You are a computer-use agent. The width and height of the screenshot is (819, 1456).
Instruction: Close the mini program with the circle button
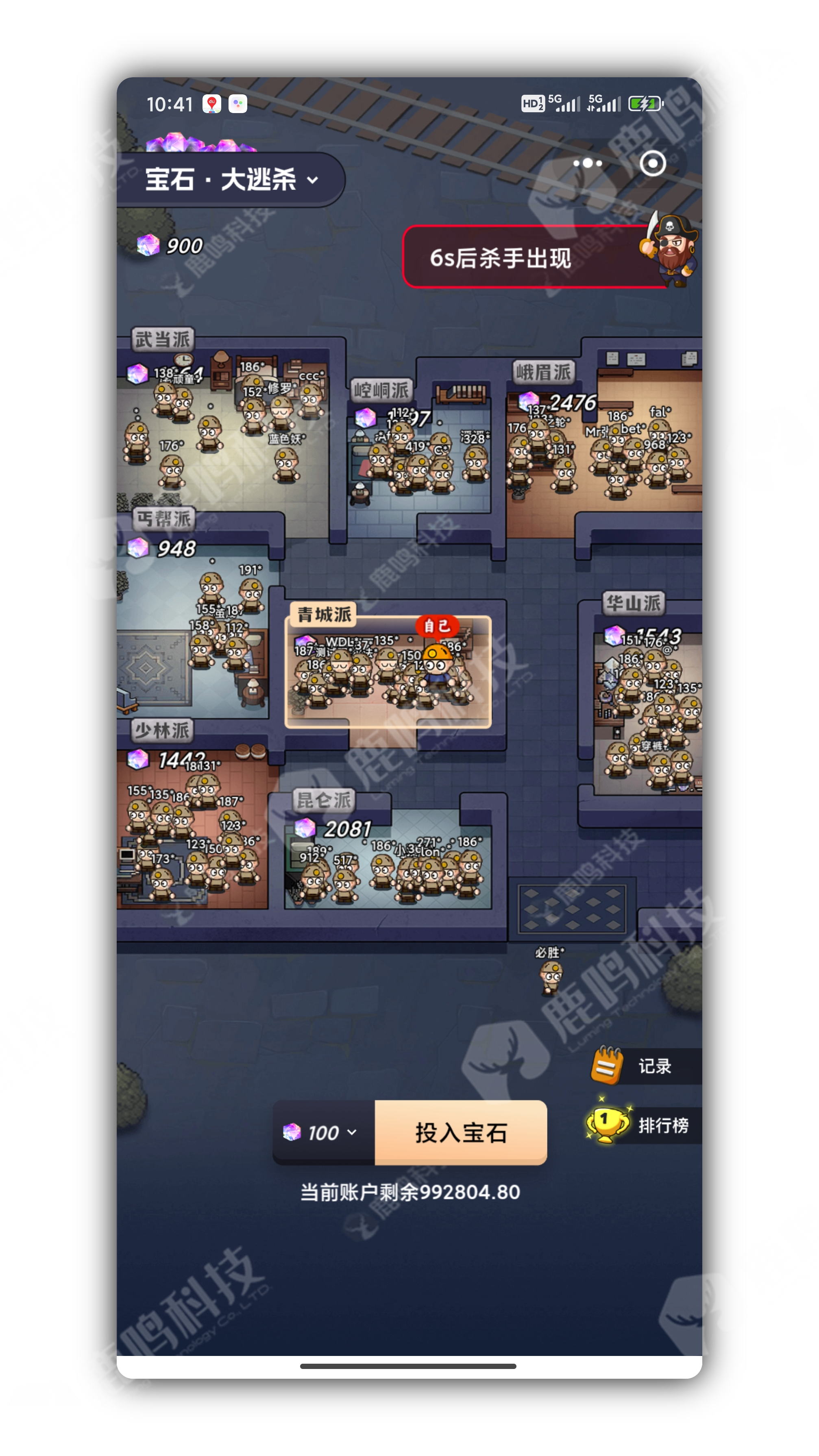click(652, 163)
